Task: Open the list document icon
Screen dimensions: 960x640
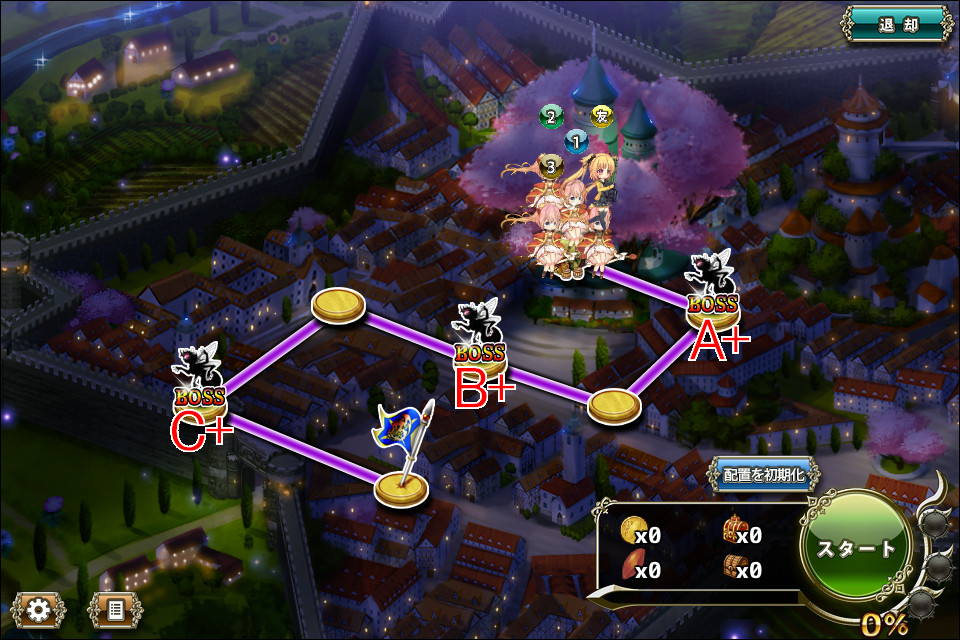Action: pos(114,608)
